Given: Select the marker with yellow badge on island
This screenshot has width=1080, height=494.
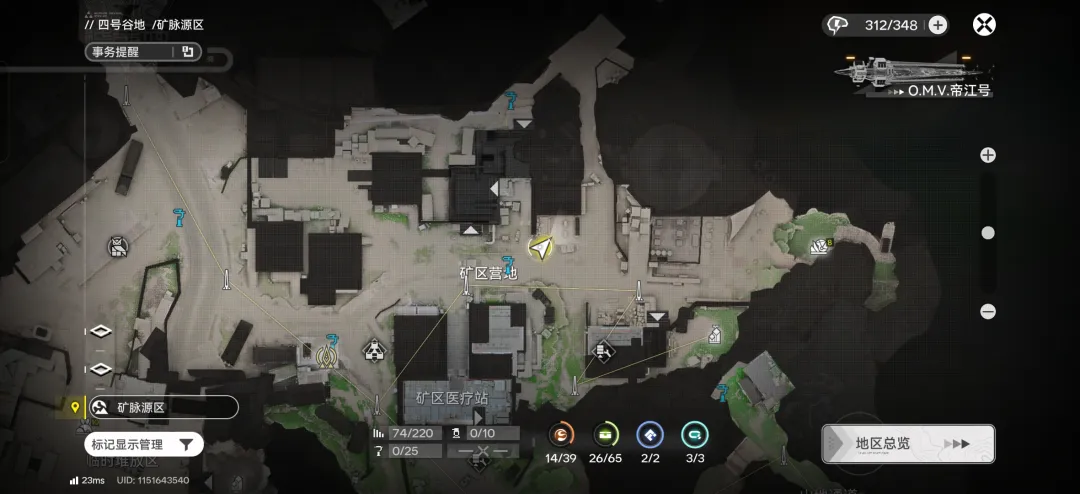Looking at the screenshot, I should 821,246.
